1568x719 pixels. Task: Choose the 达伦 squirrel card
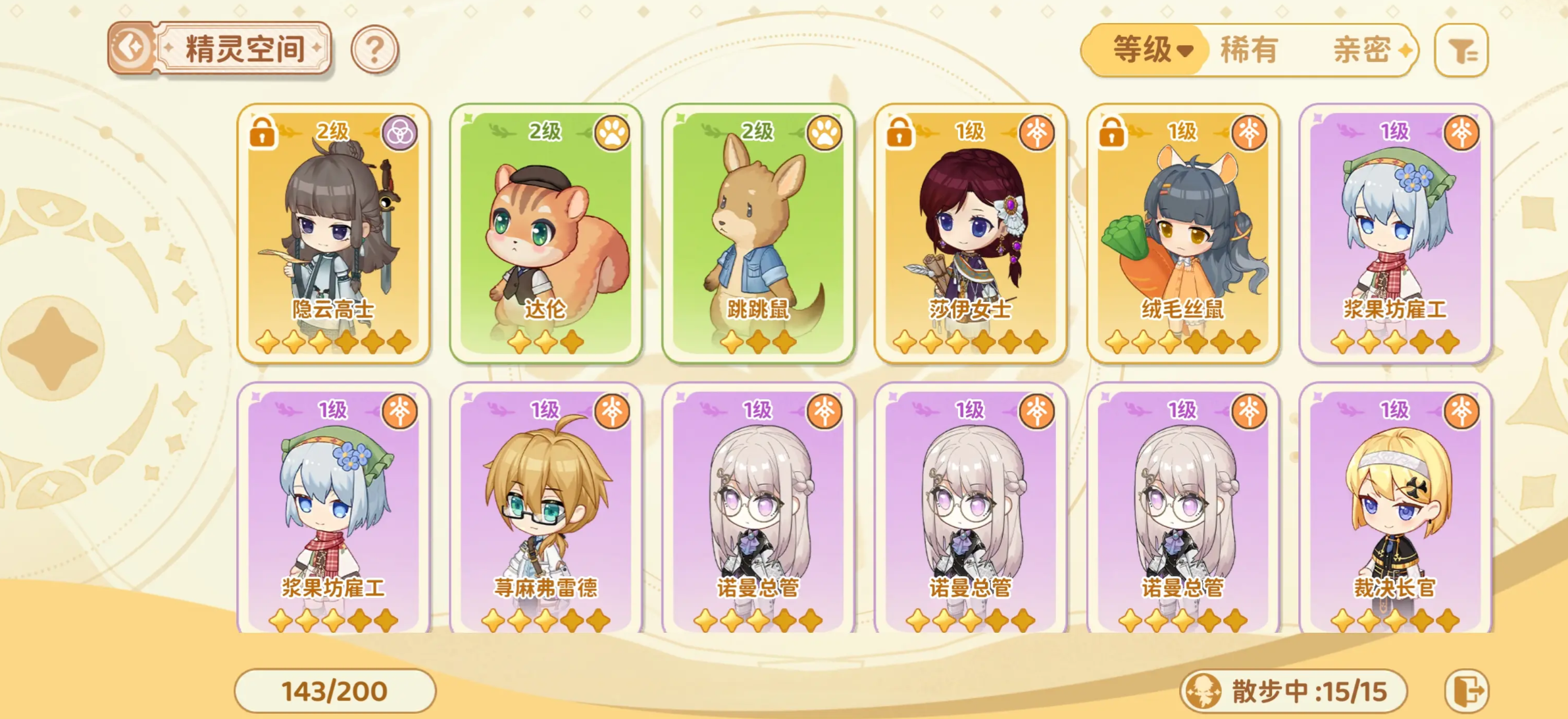546,233
